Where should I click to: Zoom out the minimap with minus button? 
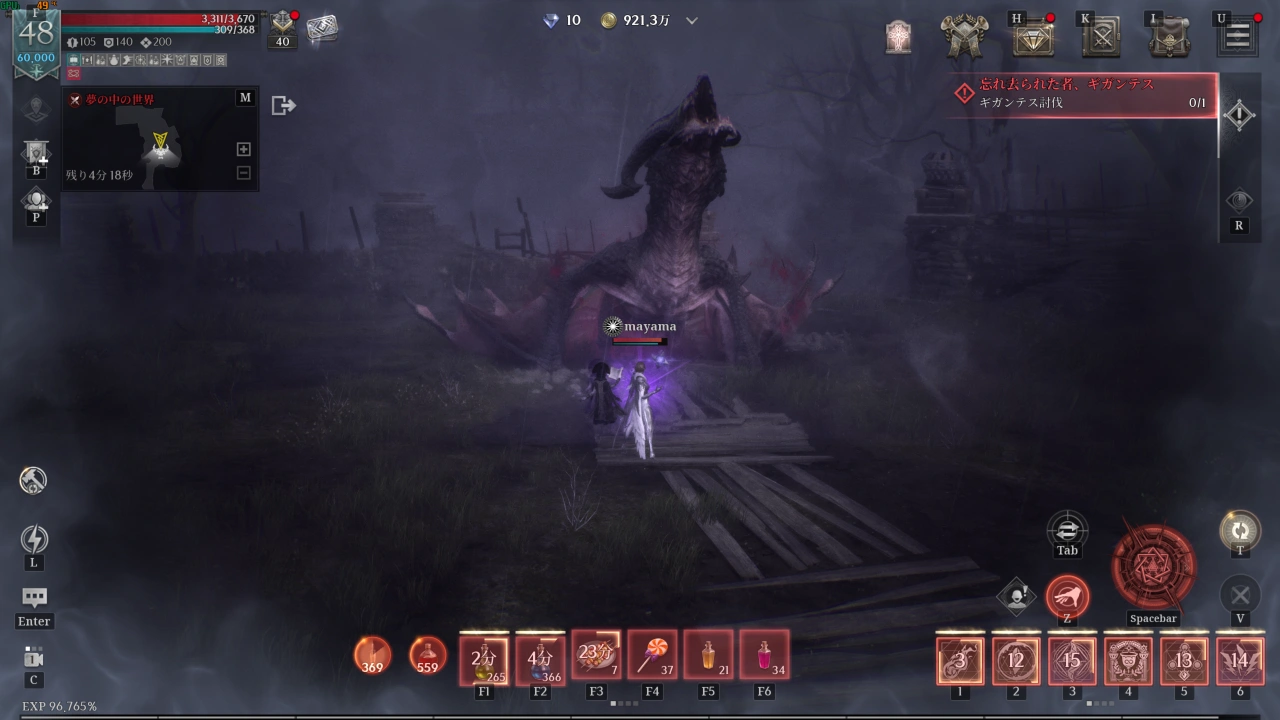click(243, 172)
